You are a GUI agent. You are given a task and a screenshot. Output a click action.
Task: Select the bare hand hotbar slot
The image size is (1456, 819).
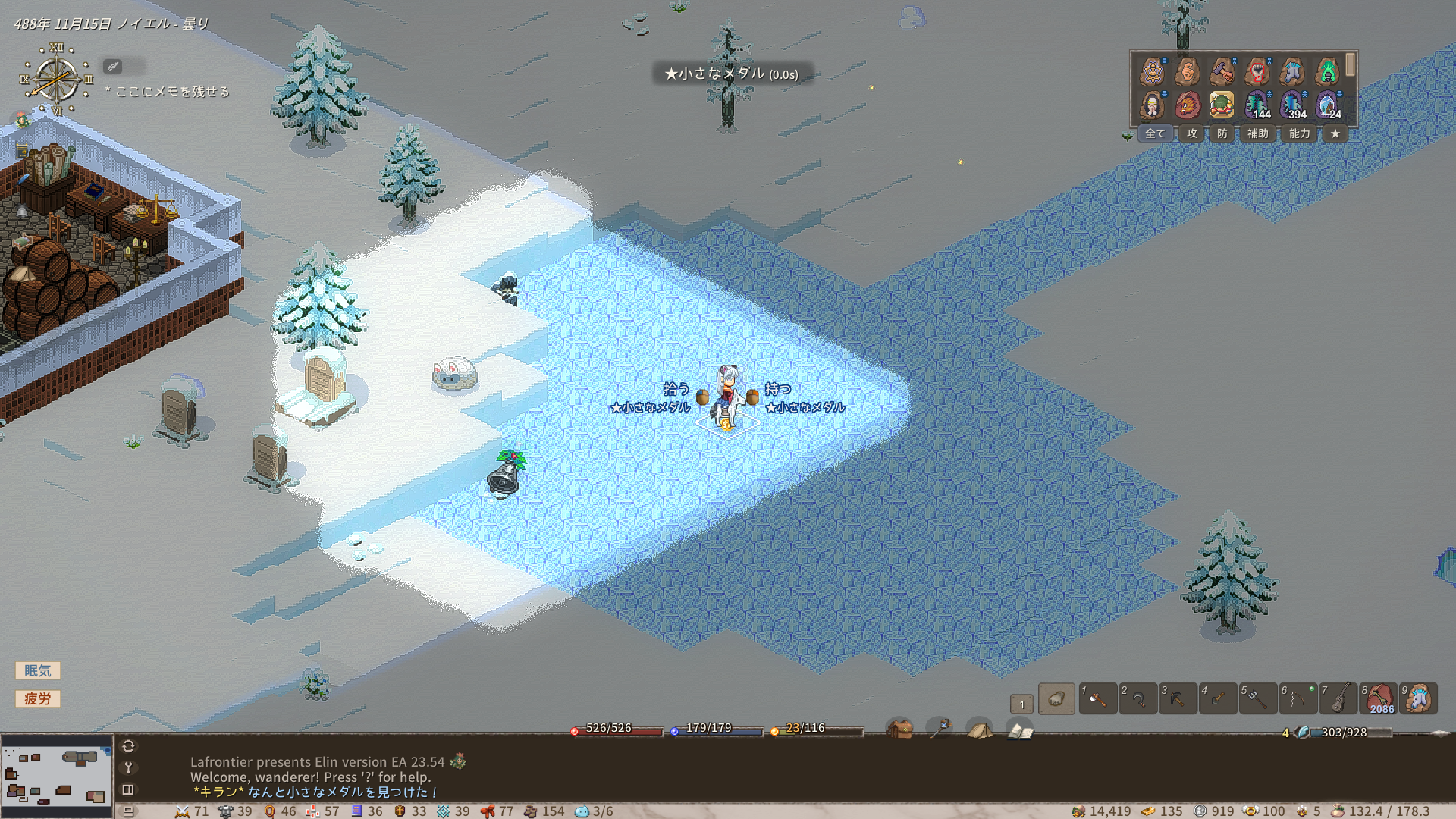pos(1056,699)
